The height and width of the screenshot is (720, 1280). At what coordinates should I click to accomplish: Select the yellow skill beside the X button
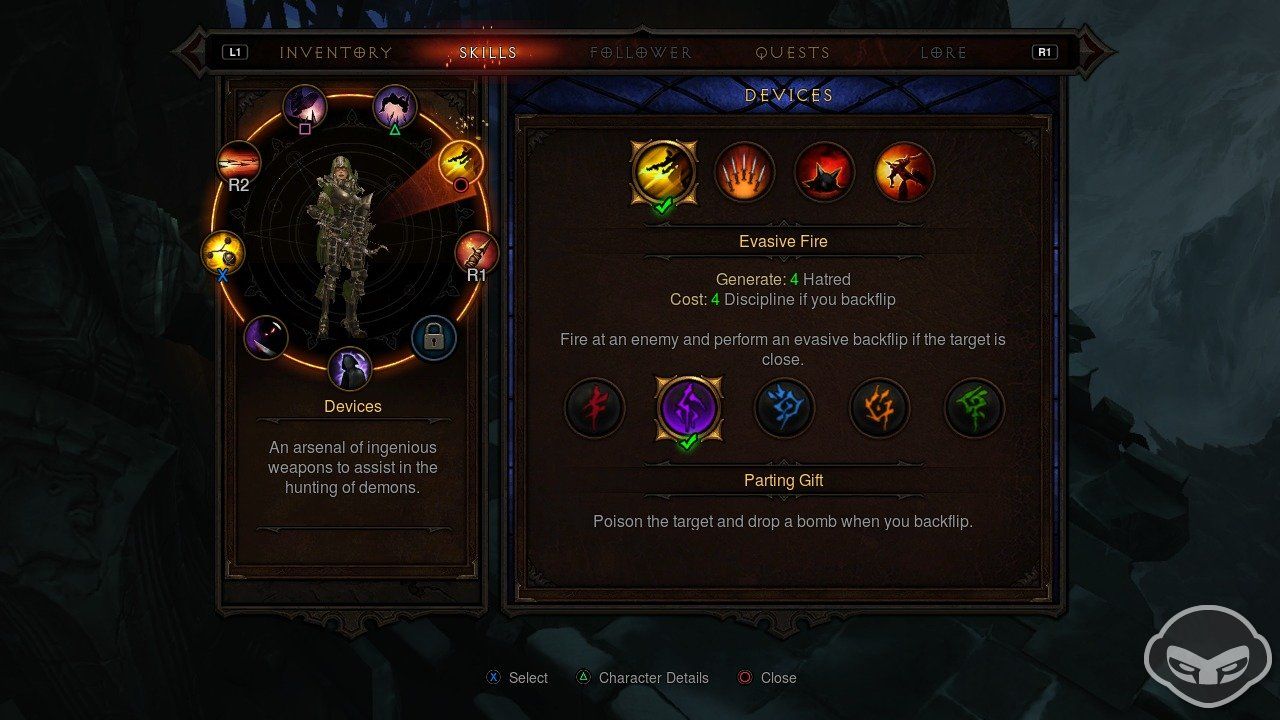222,252
